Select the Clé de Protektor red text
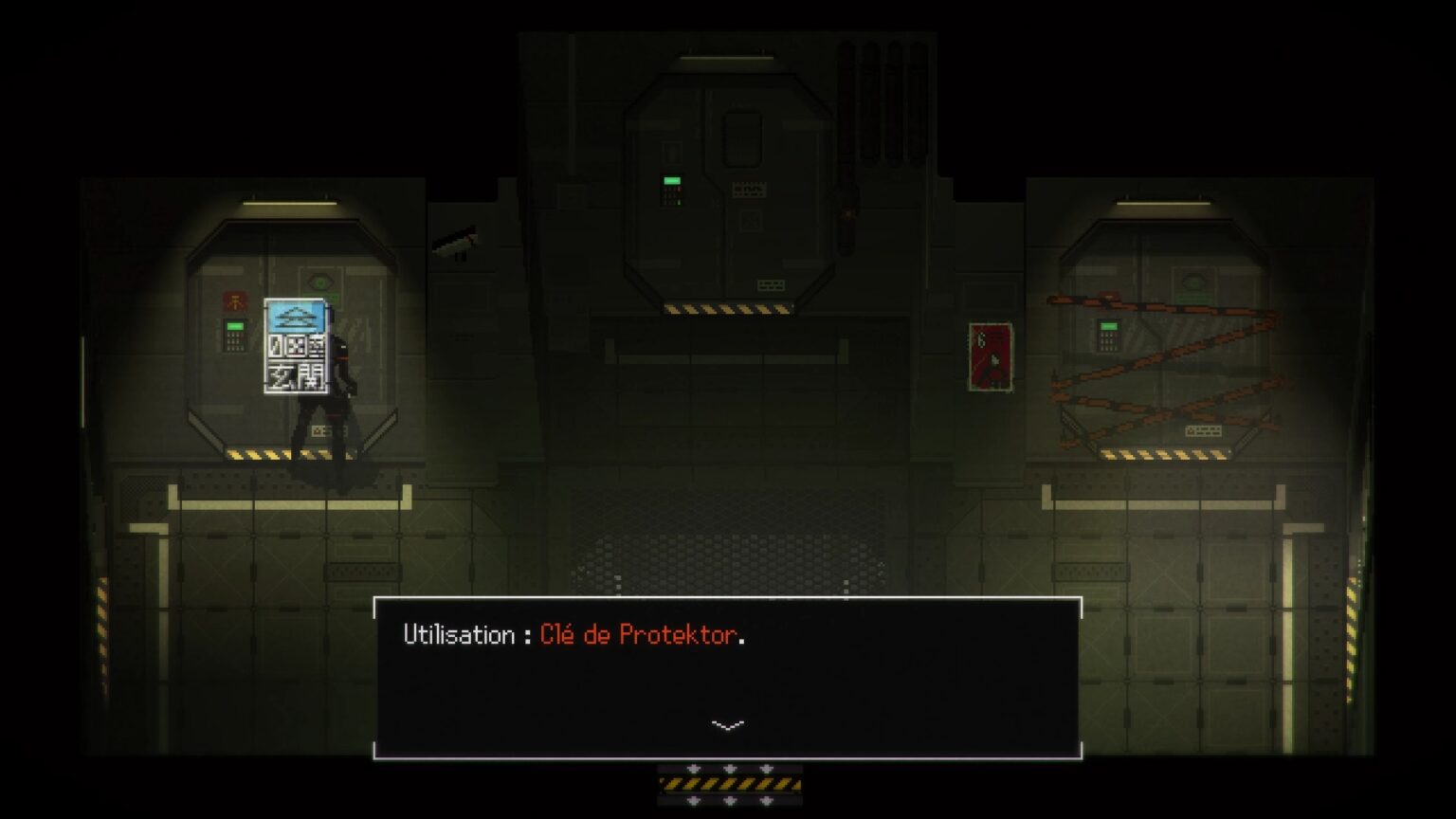Screen dimensions: 1456x819 [640, 635]
